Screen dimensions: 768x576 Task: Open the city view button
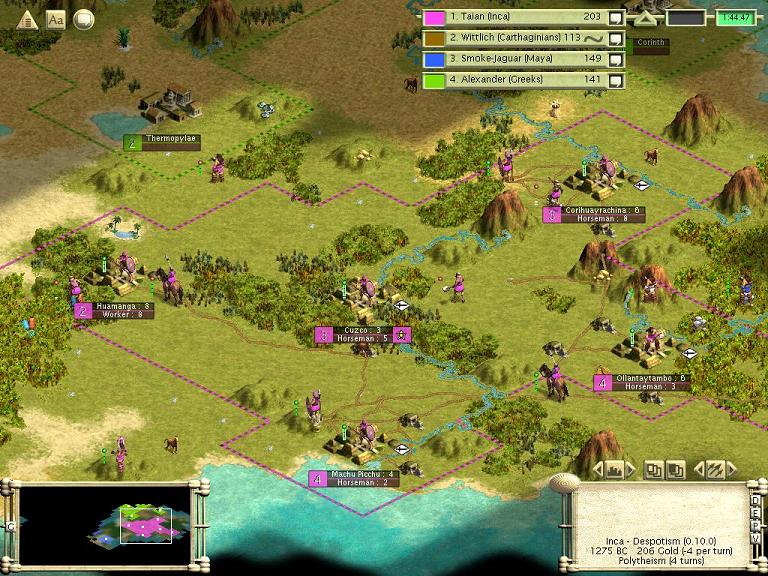(615, 468)
